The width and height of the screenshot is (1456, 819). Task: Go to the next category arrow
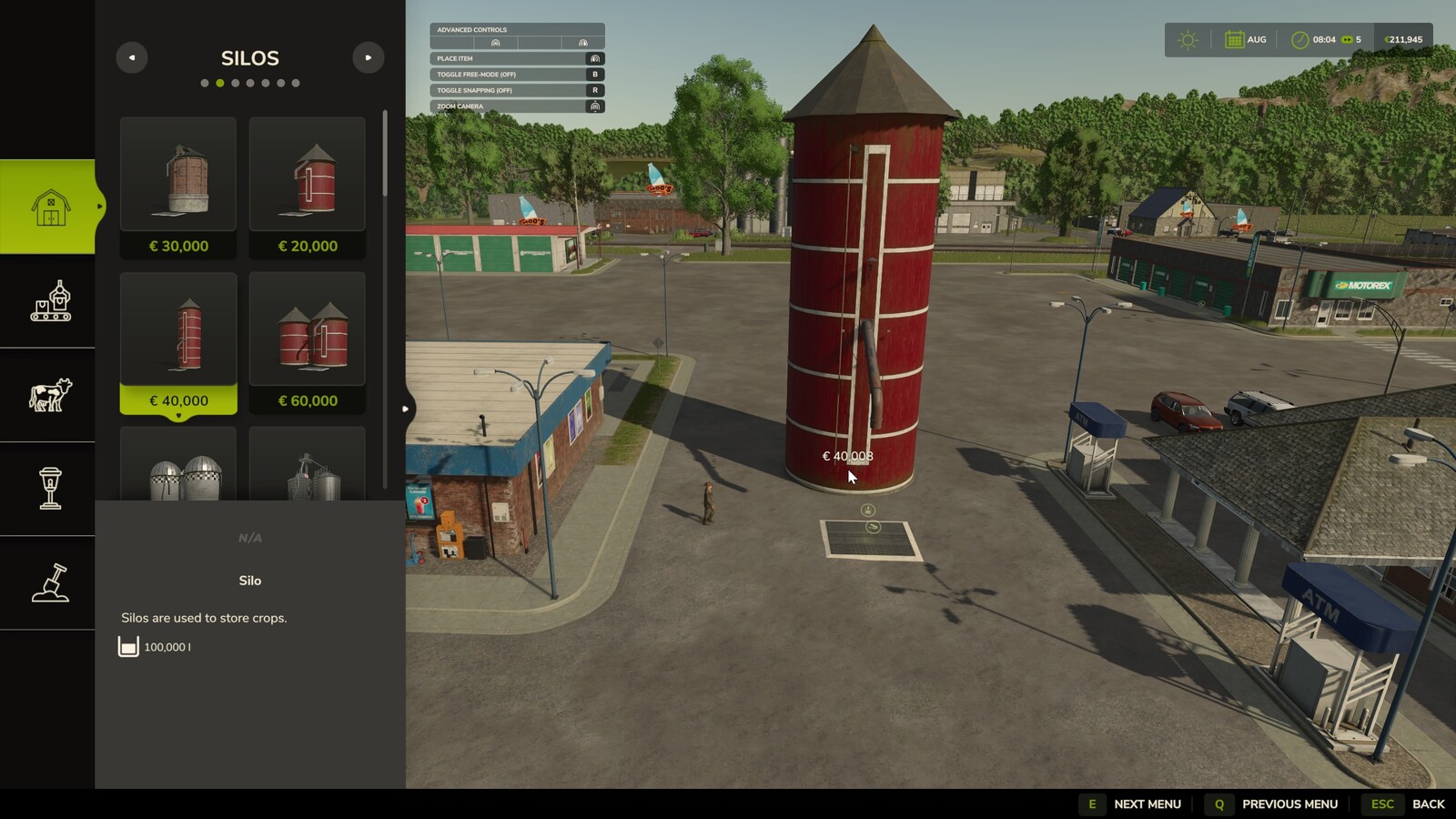368,57
